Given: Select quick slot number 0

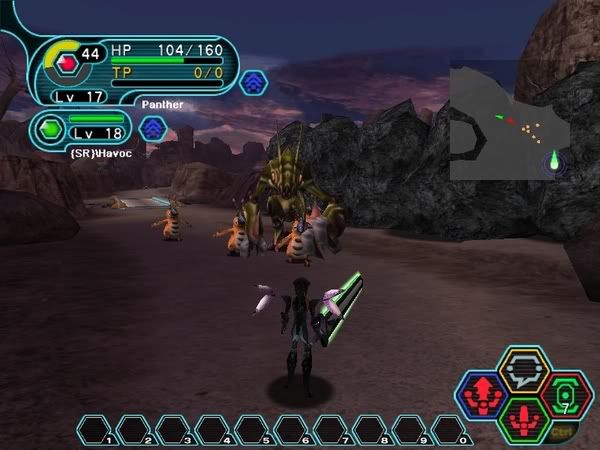Looking at the screenshot, I should (449, 430).
